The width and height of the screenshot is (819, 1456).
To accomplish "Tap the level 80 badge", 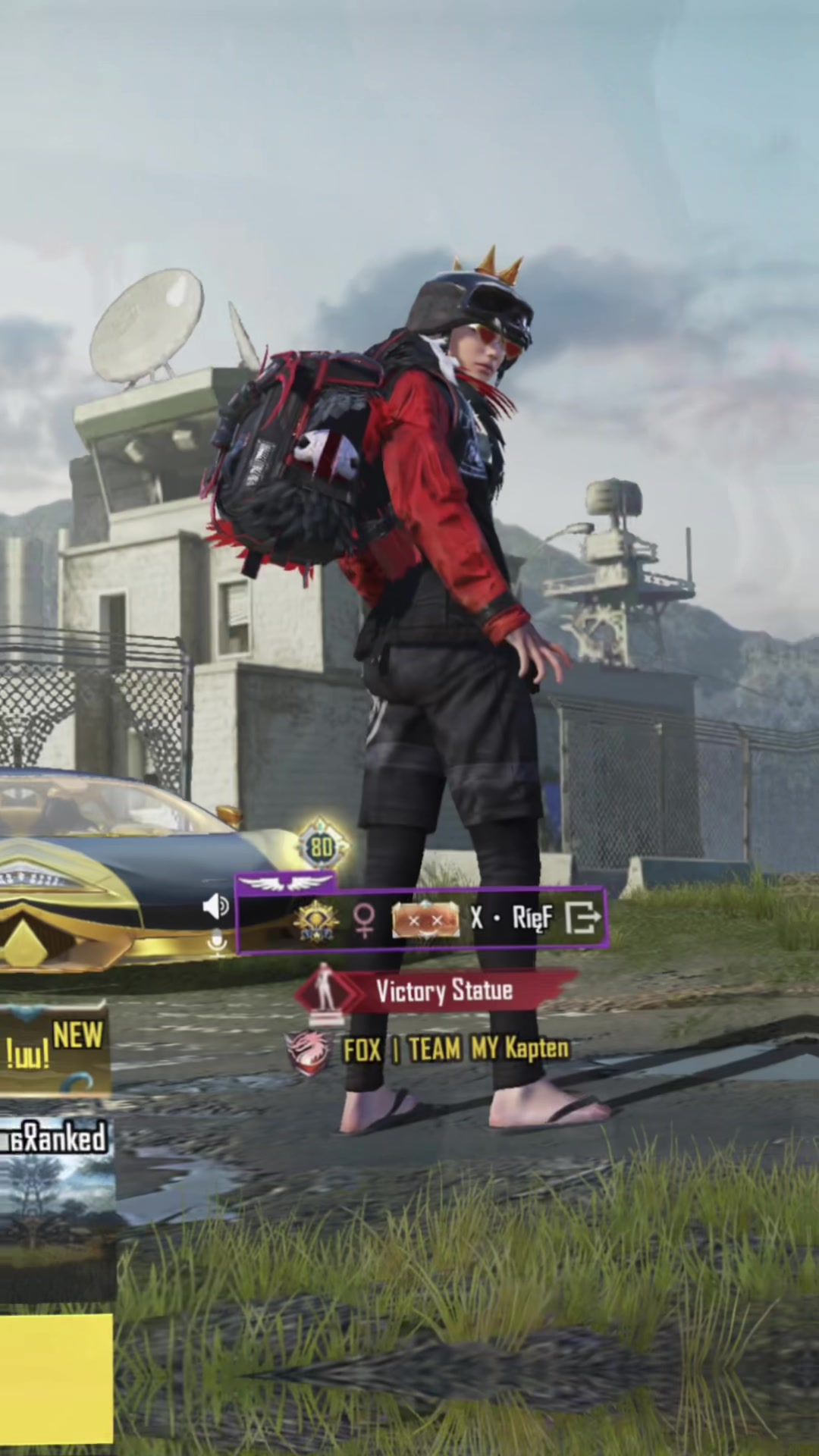I will point(322,846).
